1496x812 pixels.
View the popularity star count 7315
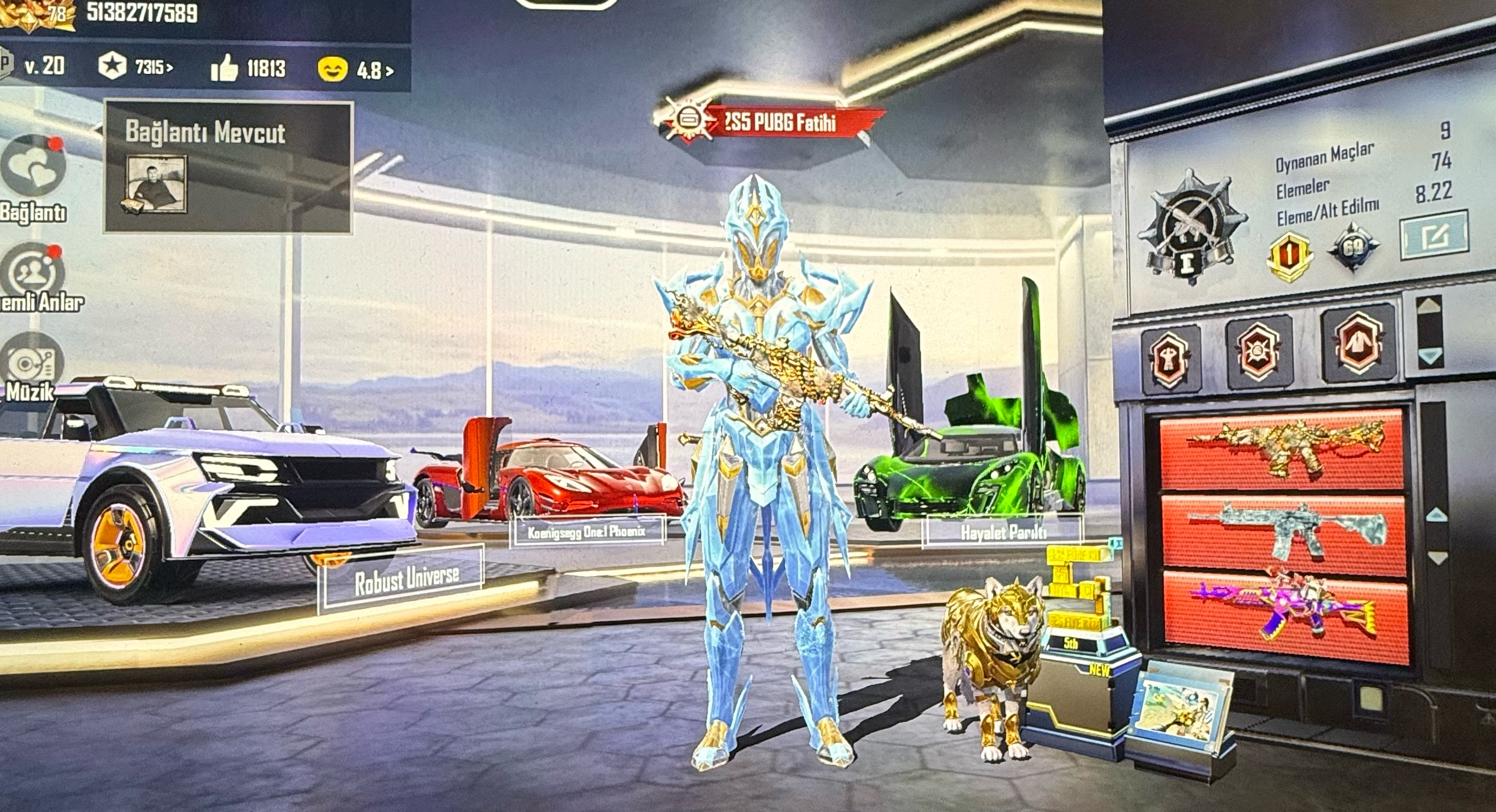click(x=136, y=67)
